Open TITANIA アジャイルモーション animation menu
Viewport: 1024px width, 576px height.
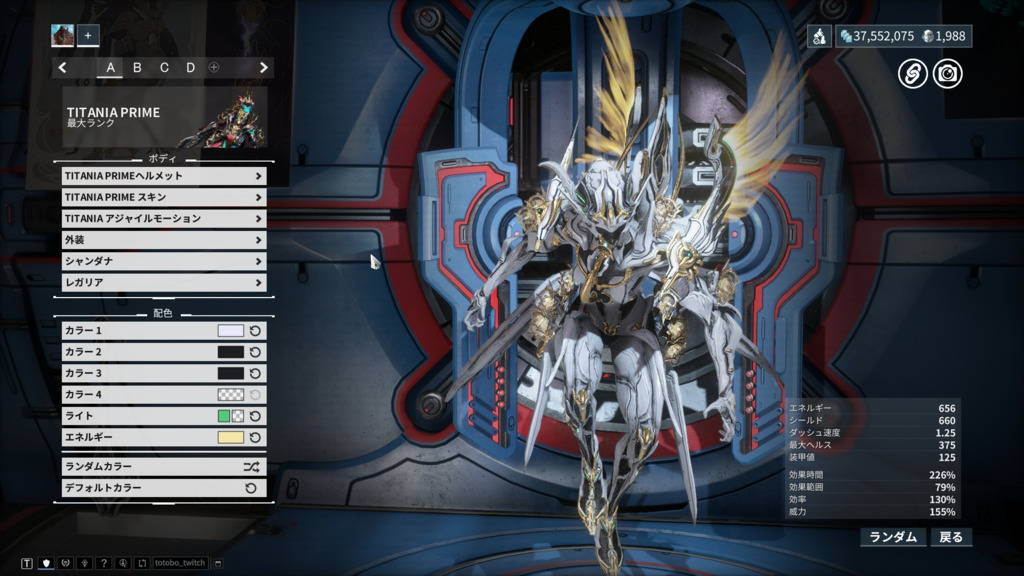(160, 218)
